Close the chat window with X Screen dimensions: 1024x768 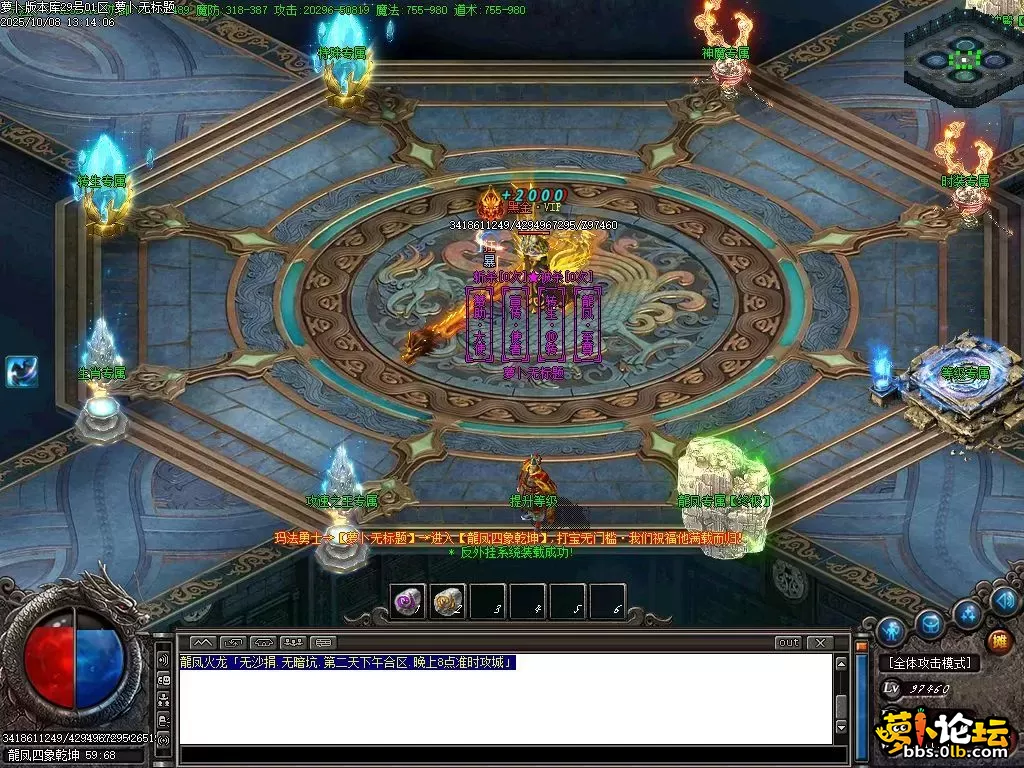pyautogui.click(x=820, y=642)
